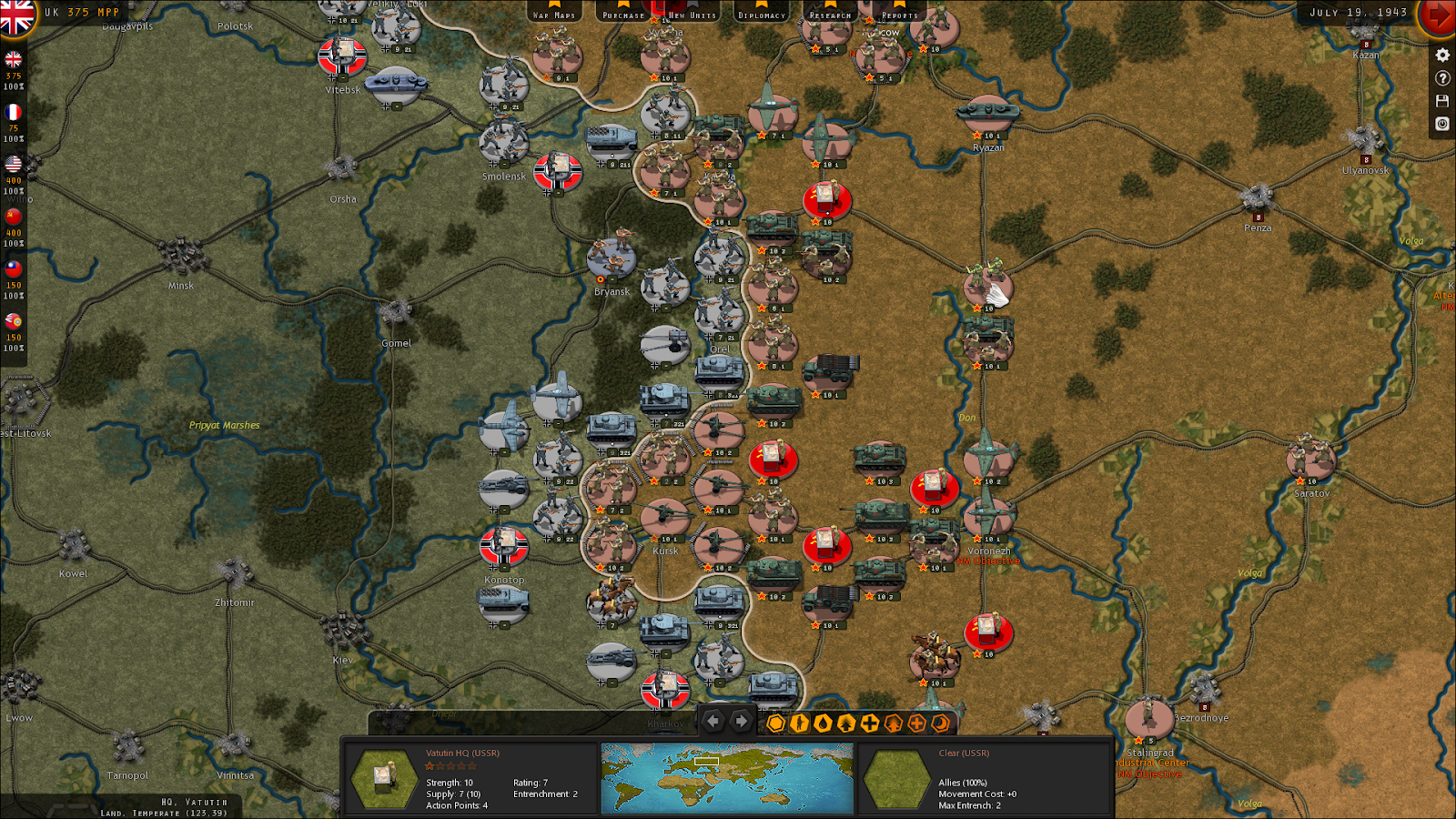The image size is (1456, 819).
Task: Click the UK flag at the top left
Action: tap(15, 15)
